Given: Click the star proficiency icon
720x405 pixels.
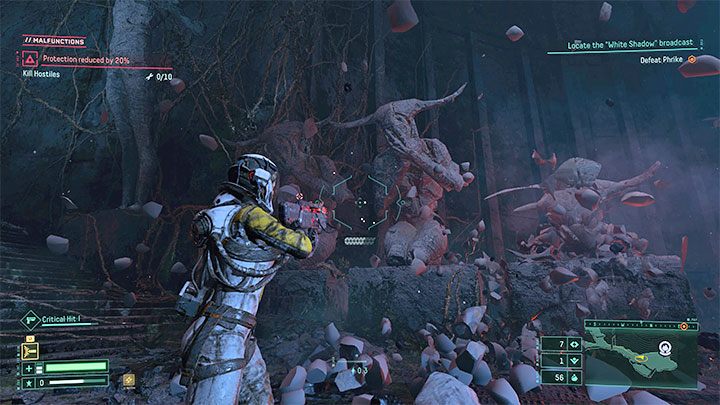Looking at the screenshot, I should tap(30, 381).
